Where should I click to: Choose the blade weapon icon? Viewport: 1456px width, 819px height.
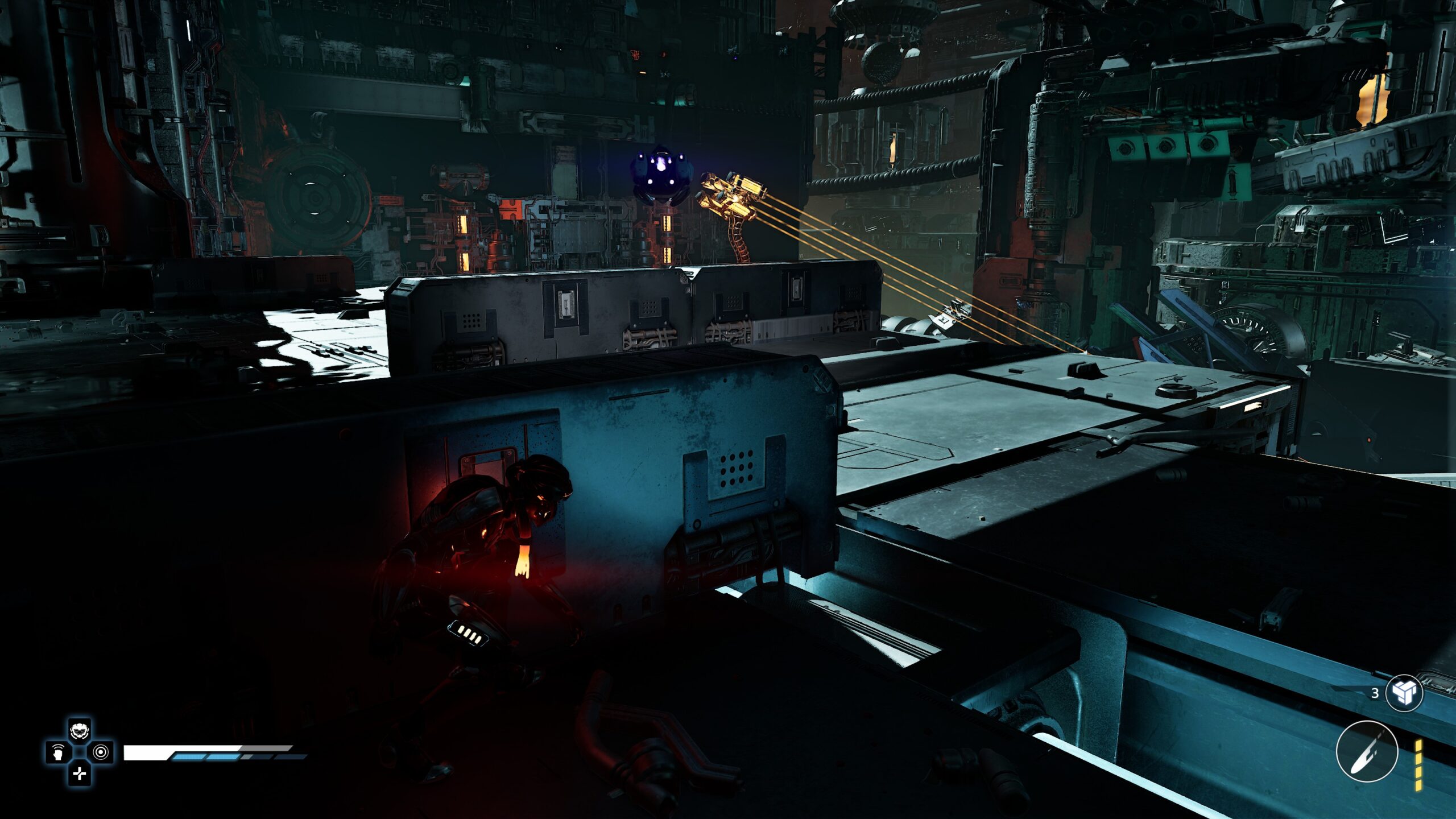[x=1366, y=751]
